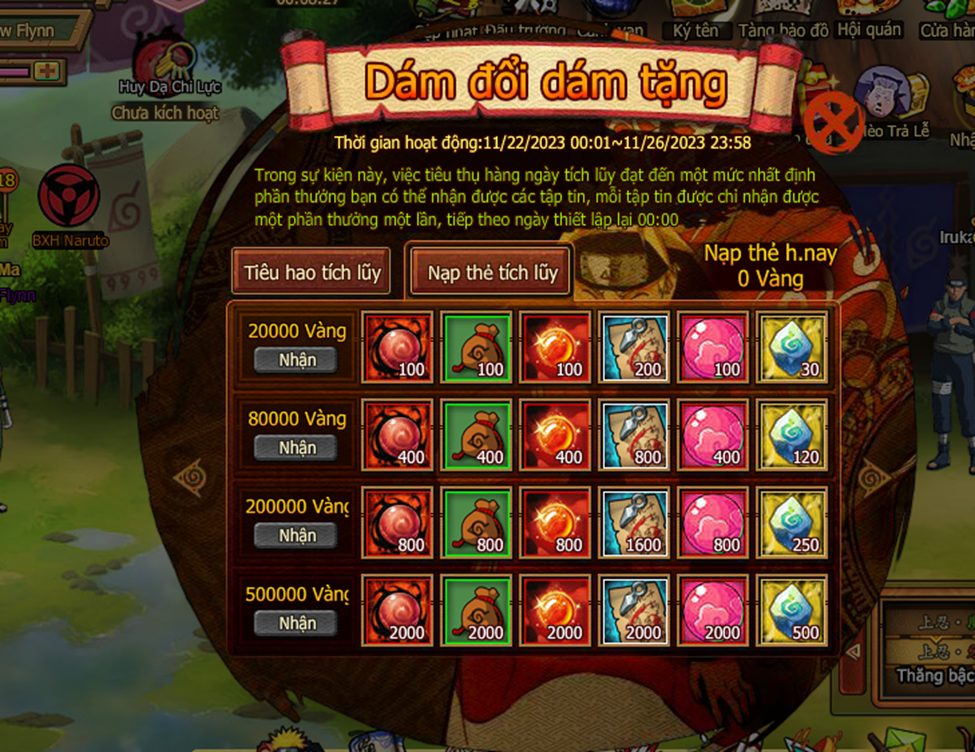Viewport: 975px width, 752px height.
Task: Claim the 200000 Vàng reward with Nhận
Action: click(297, 535)
